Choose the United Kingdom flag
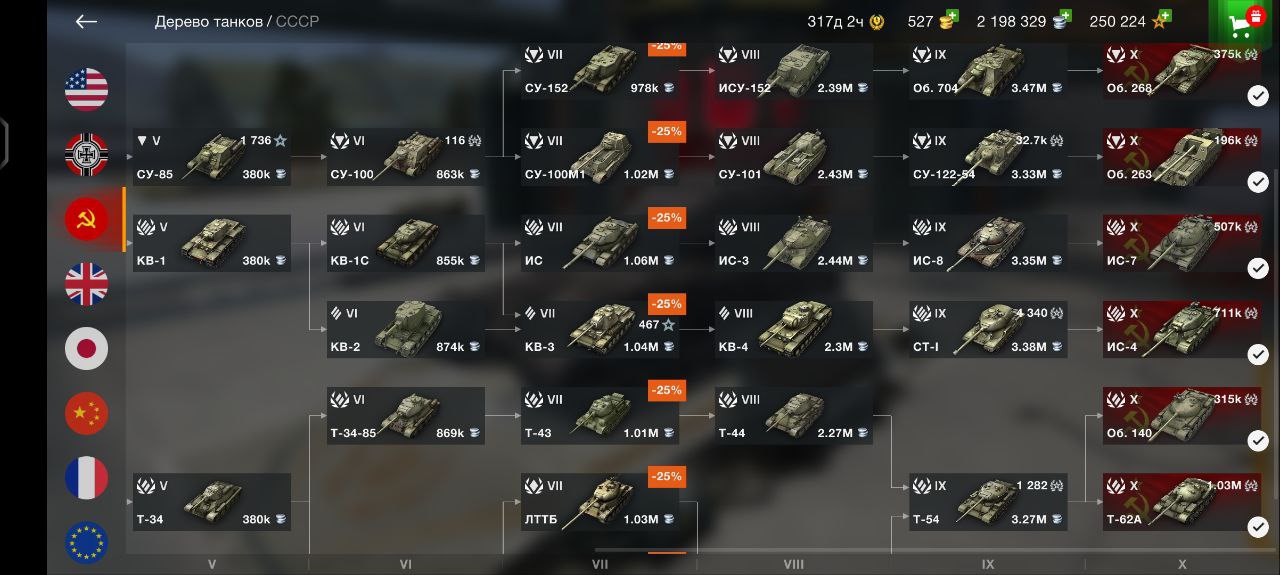Image resolution: width=1280 pixels, height=575 pixels. coord(87,284)
